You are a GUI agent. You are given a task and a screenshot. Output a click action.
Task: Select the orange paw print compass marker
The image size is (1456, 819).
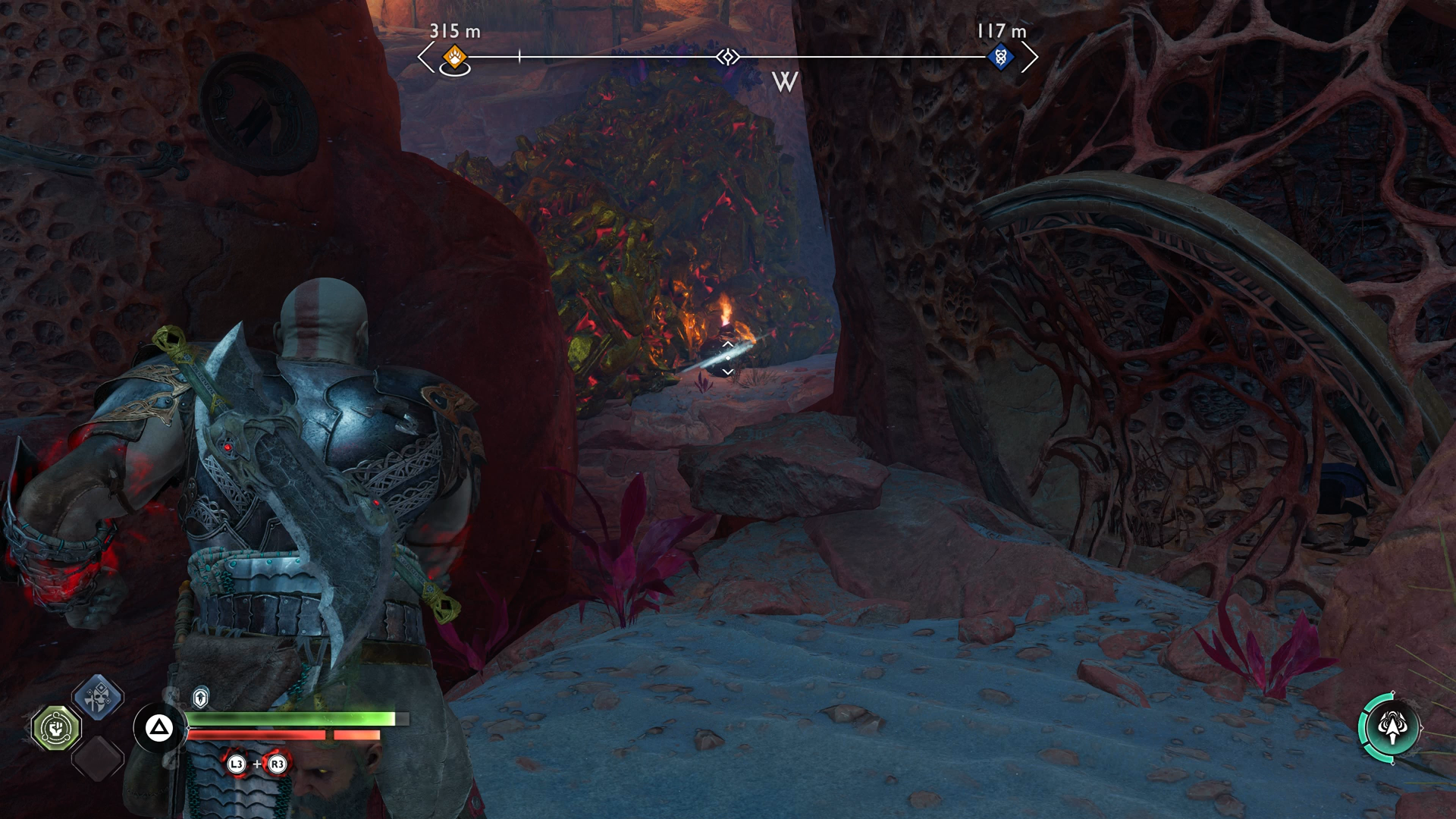coord(454,56)
